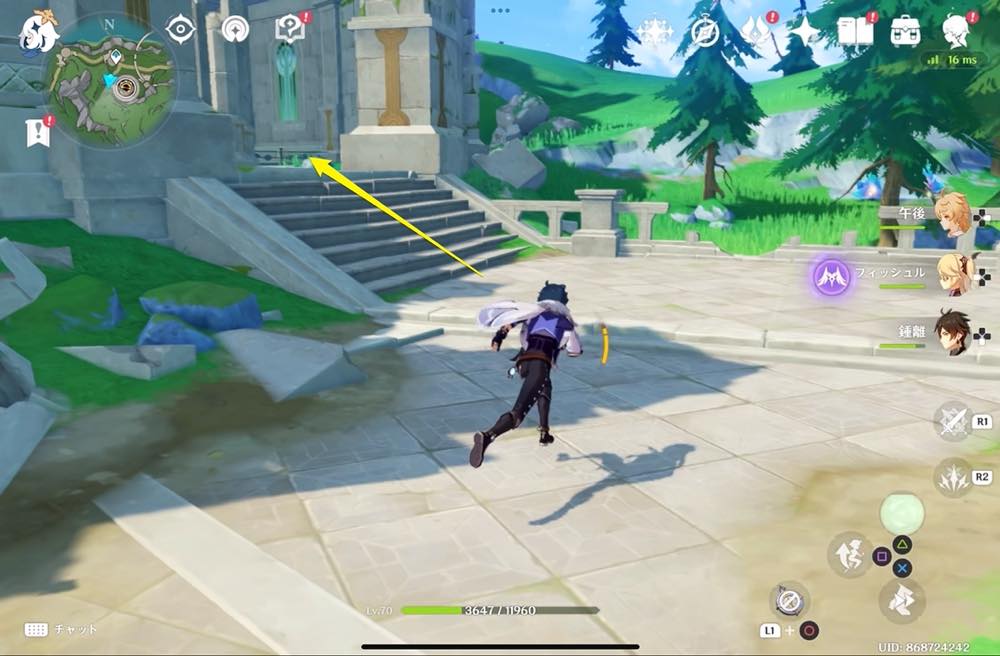The width and height of the screenshot is (1000, 656).
Task: Use the compass gadget icon
Action: pos(789,601)
